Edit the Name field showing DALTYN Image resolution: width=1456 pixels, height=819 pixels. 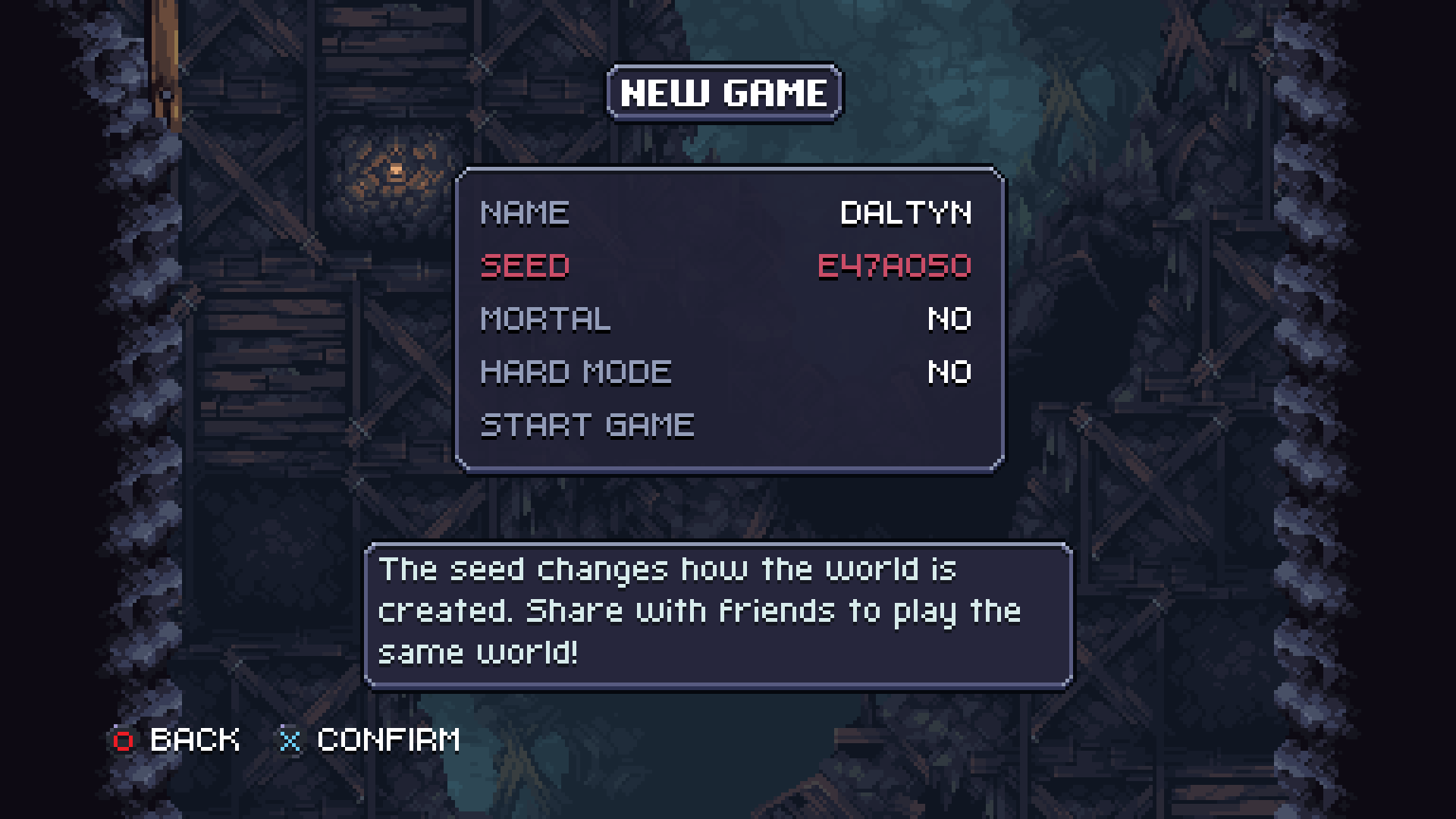[x=726, y=213]
